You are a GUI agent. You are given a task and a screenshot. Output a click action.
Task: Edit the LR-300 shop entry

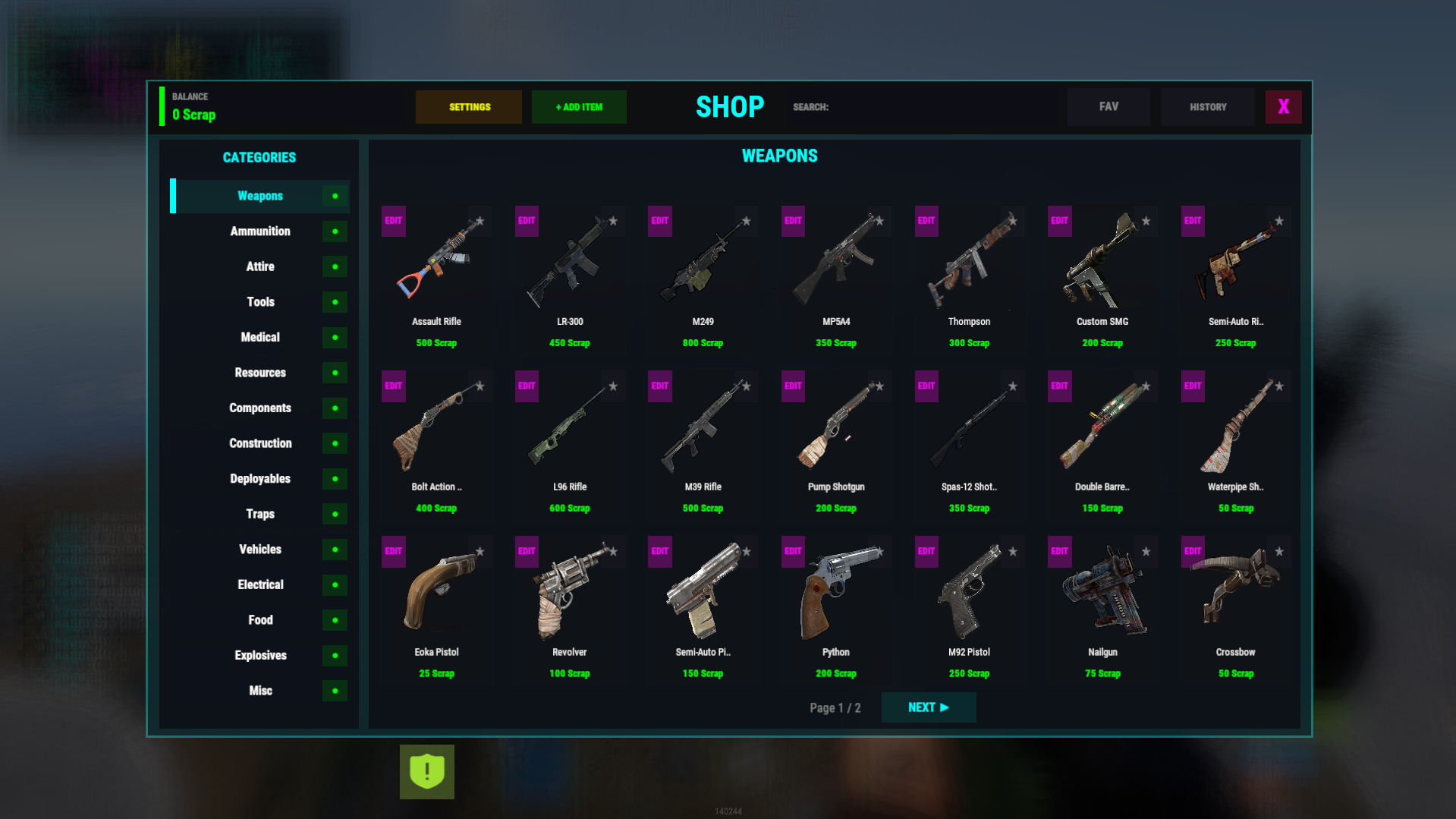point(527,221)
